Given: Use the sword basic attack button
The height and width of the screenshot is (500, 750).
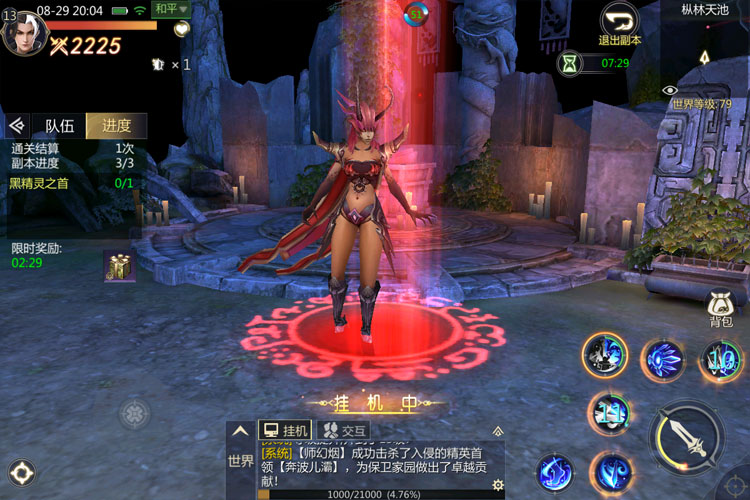Looking at the screenshot, I should click(x=687, y=437).
